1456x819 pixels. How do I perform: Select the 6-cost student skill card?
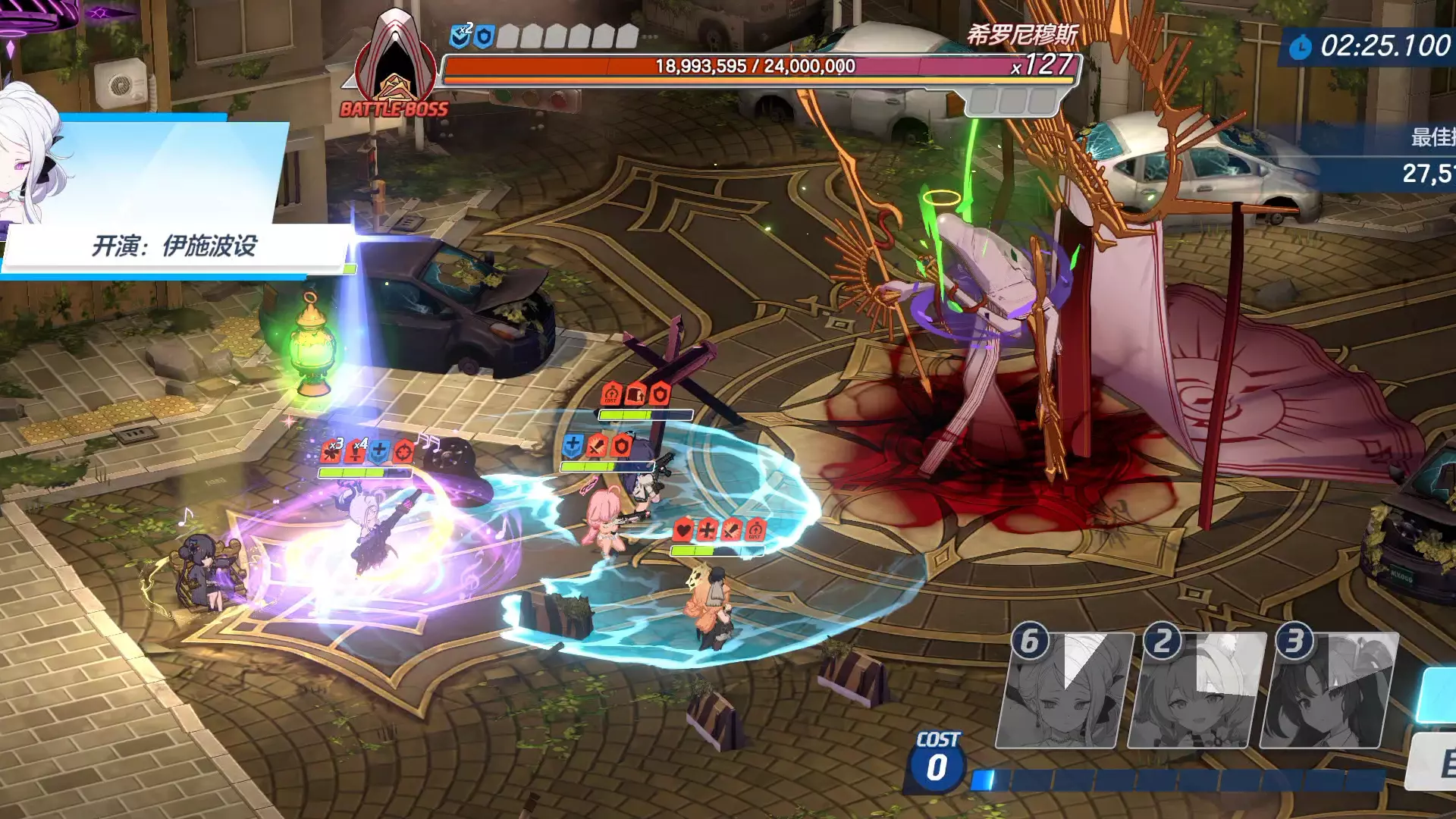1064,690
